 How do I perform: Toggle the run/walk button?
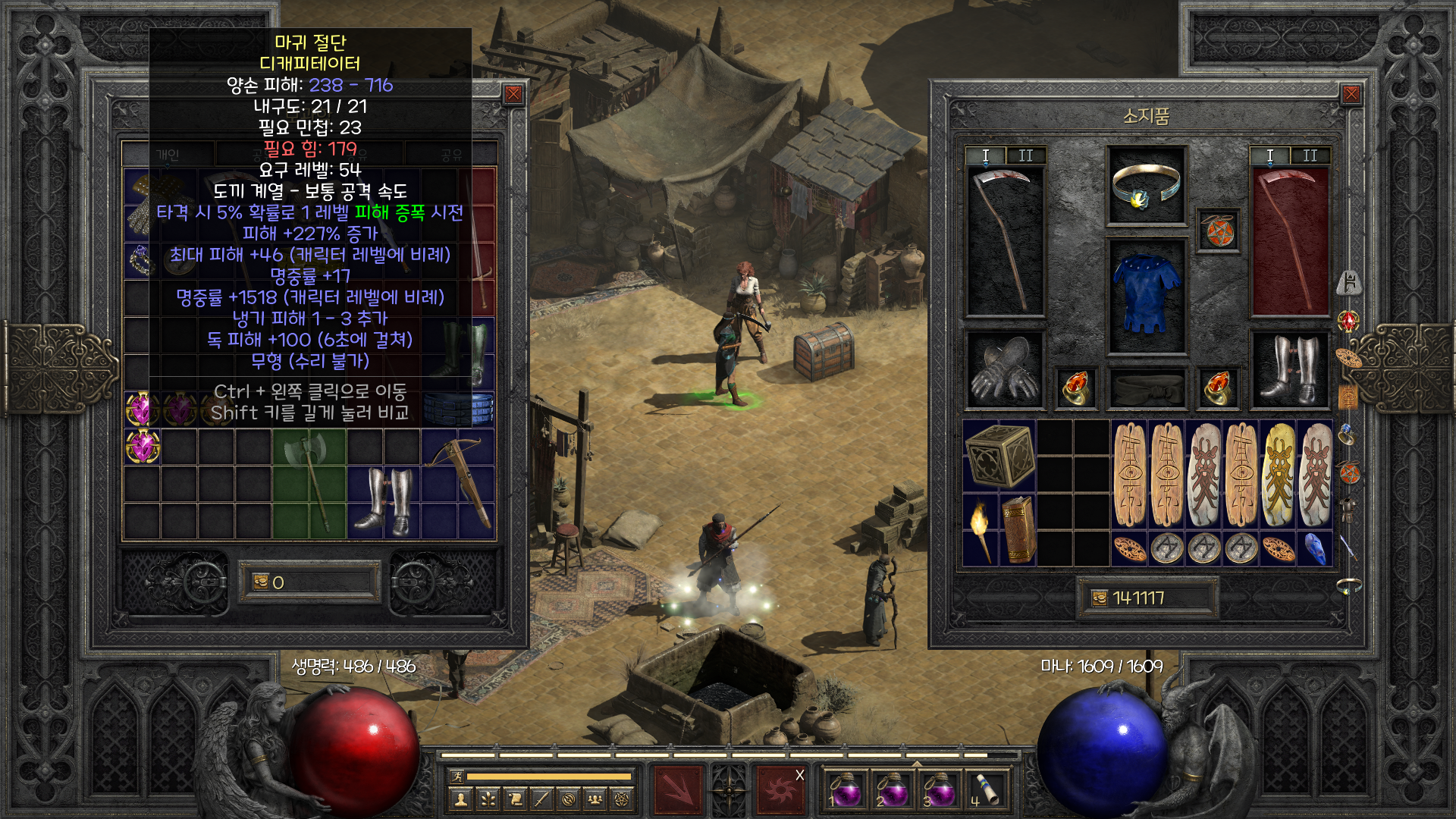pyautogui.click(x=457, y=776)
